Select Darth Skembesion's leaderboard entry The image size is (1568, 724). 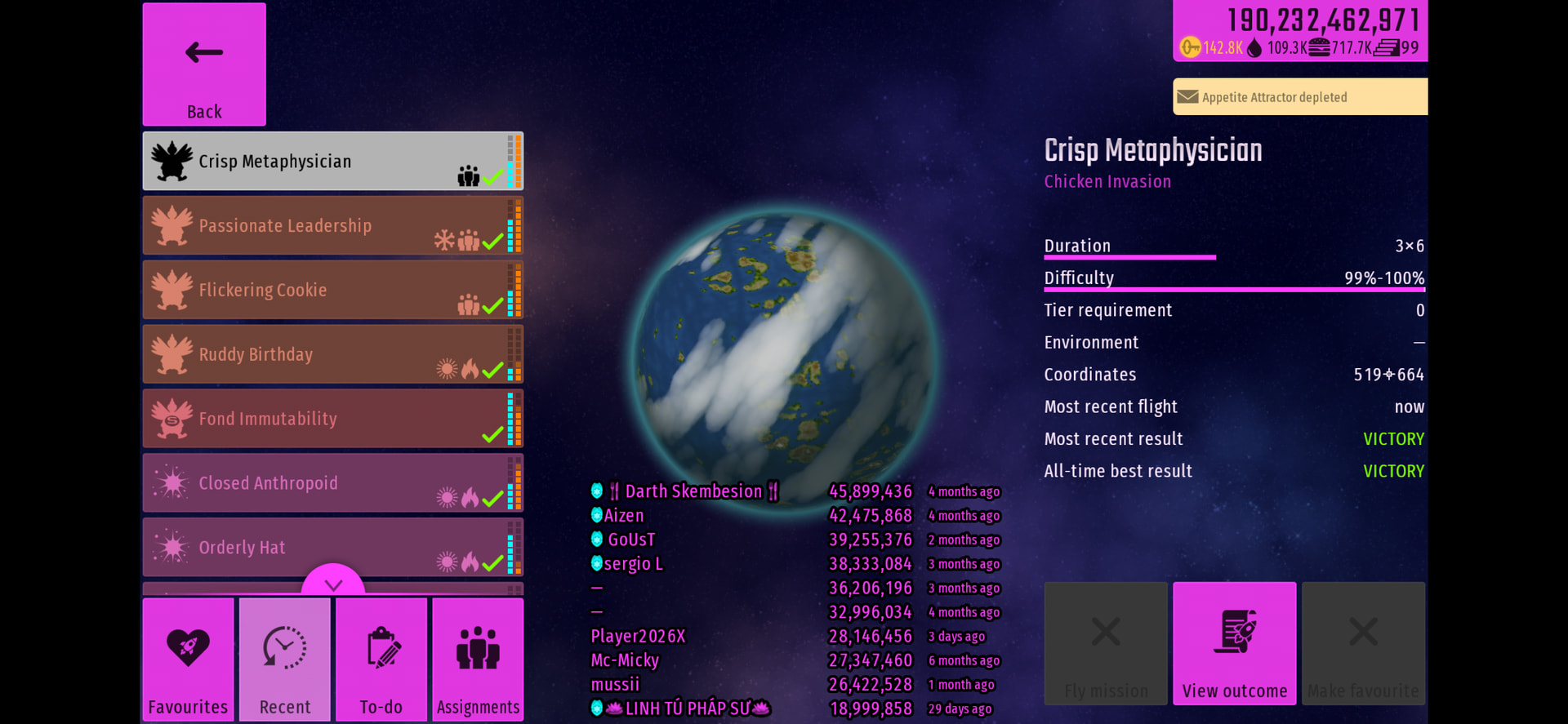693,491
